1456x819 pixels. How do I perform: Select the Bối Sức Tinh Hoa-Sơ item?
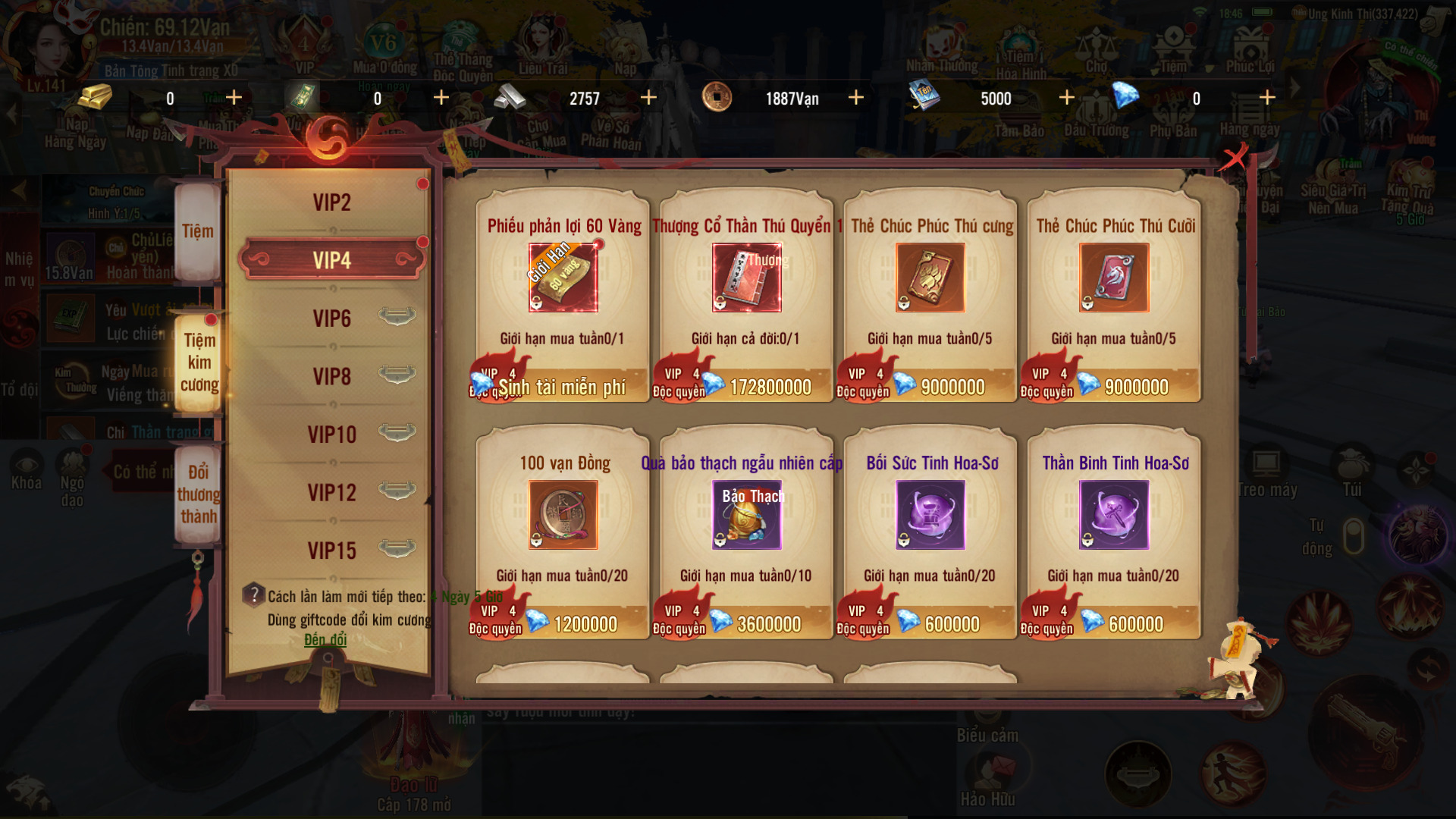[930, 516]
